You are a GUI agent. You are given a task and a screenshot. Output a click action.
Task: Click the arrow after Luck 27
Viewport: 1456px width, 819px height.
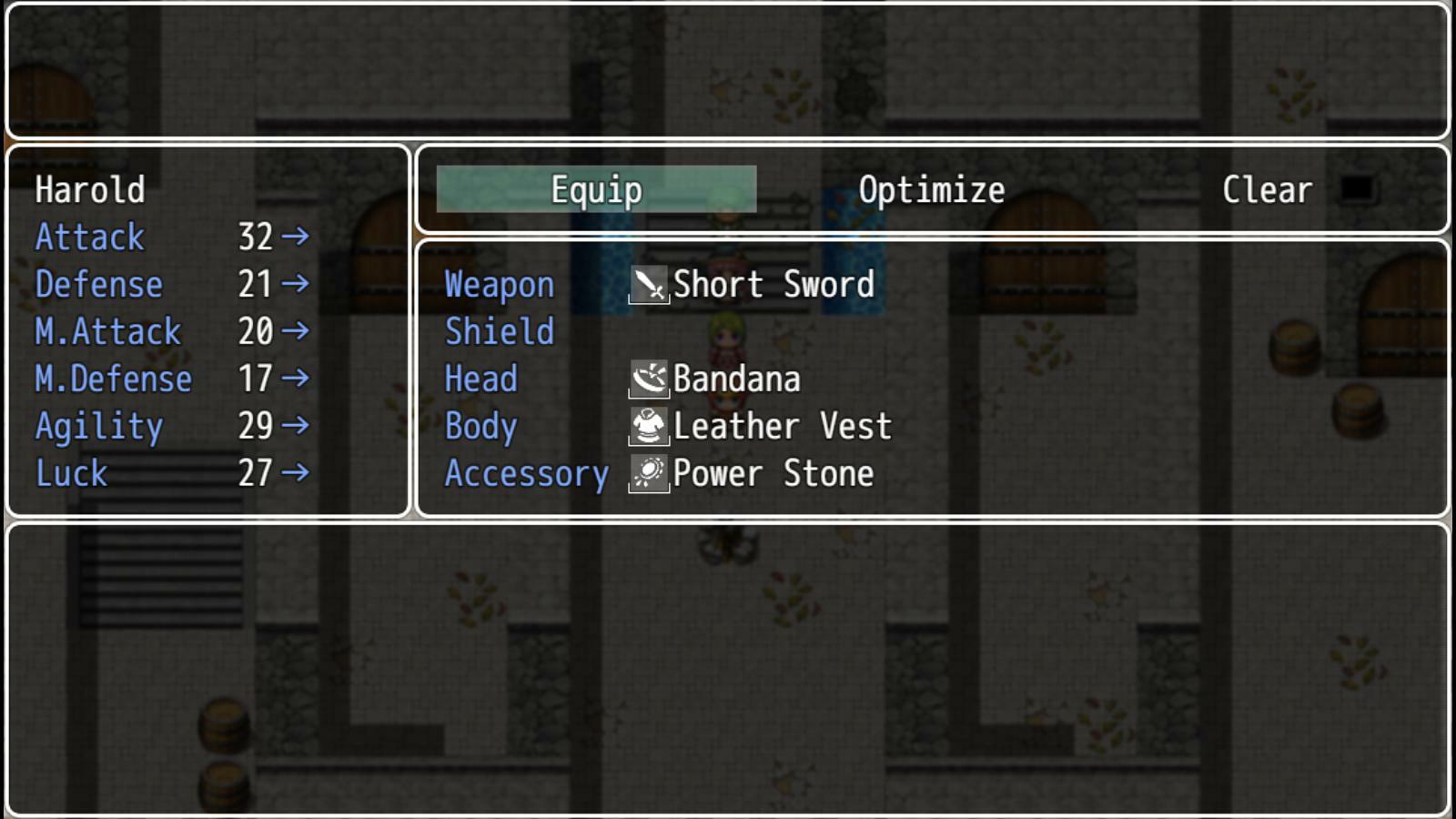[296, 473]
